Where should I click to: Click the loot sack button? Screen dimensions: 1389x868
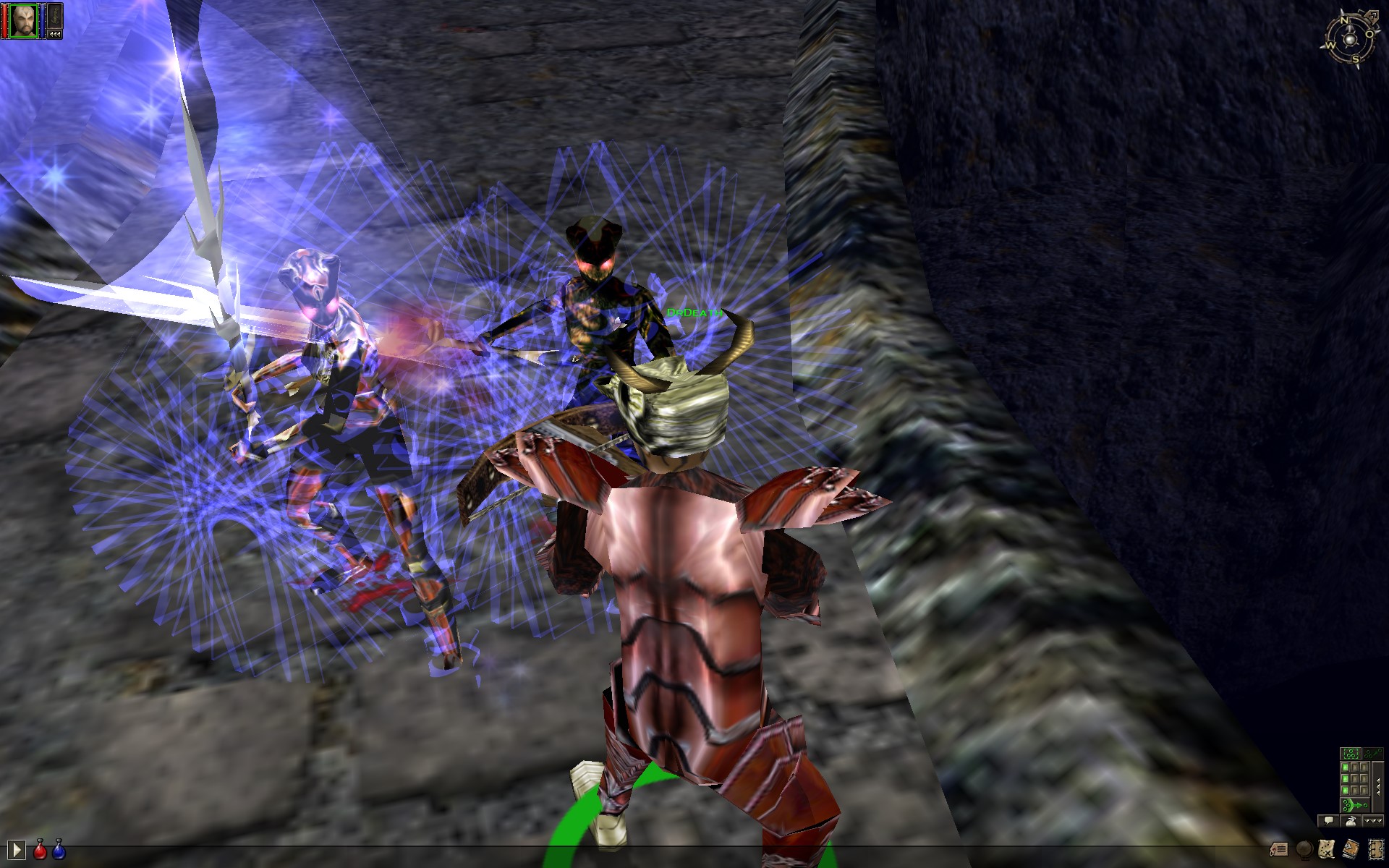click(1350, 821)
